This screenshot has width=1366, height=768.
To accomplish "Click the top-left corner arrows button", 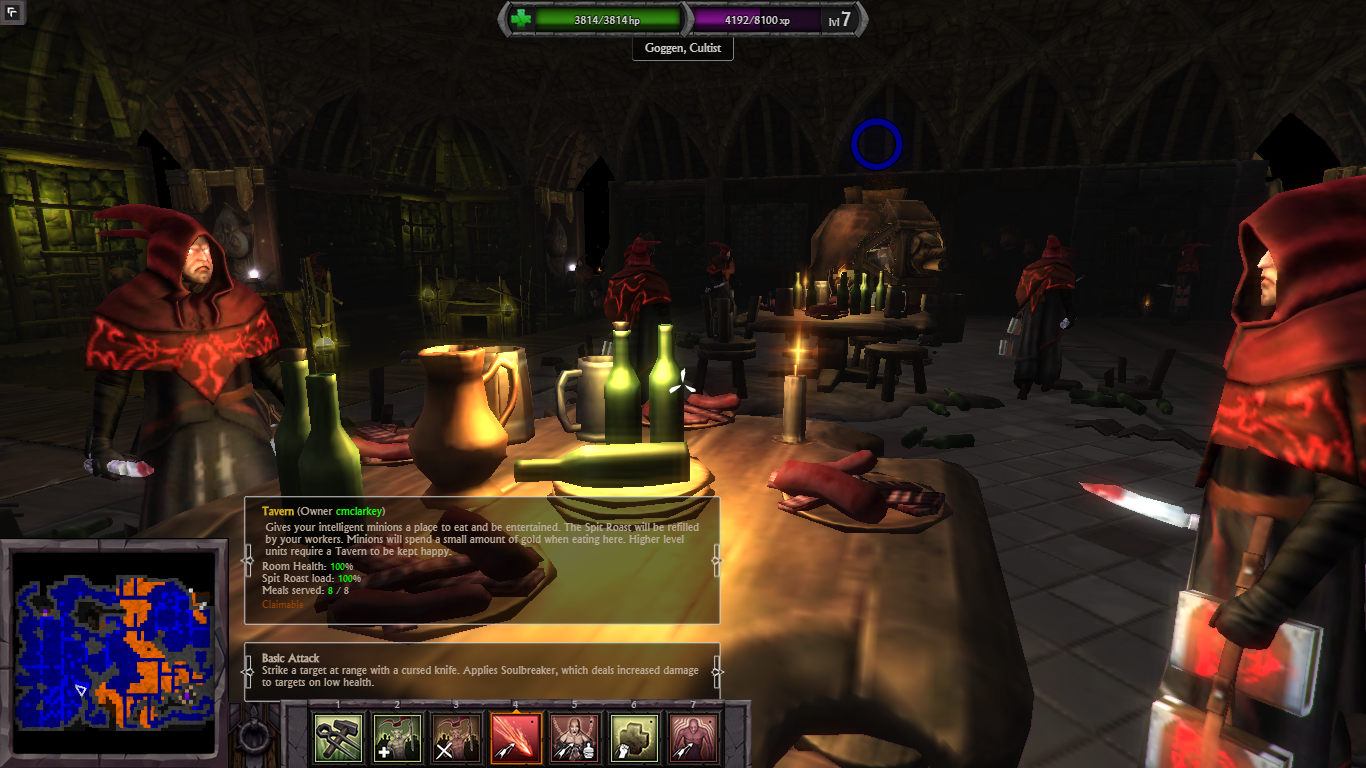I will (13, 13).
